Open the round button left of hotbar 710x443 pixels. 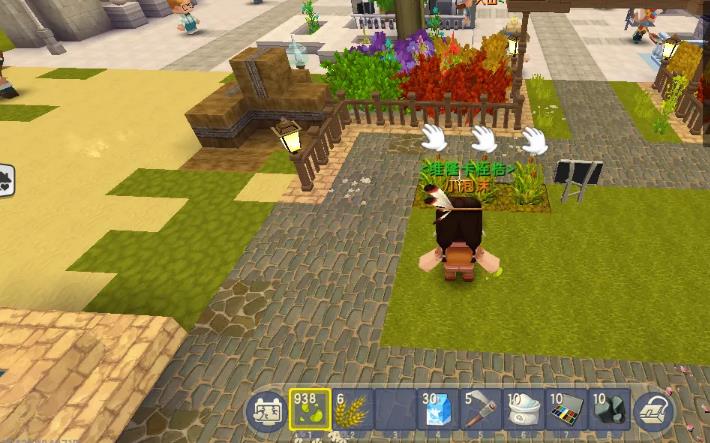(x=267, y=411)
